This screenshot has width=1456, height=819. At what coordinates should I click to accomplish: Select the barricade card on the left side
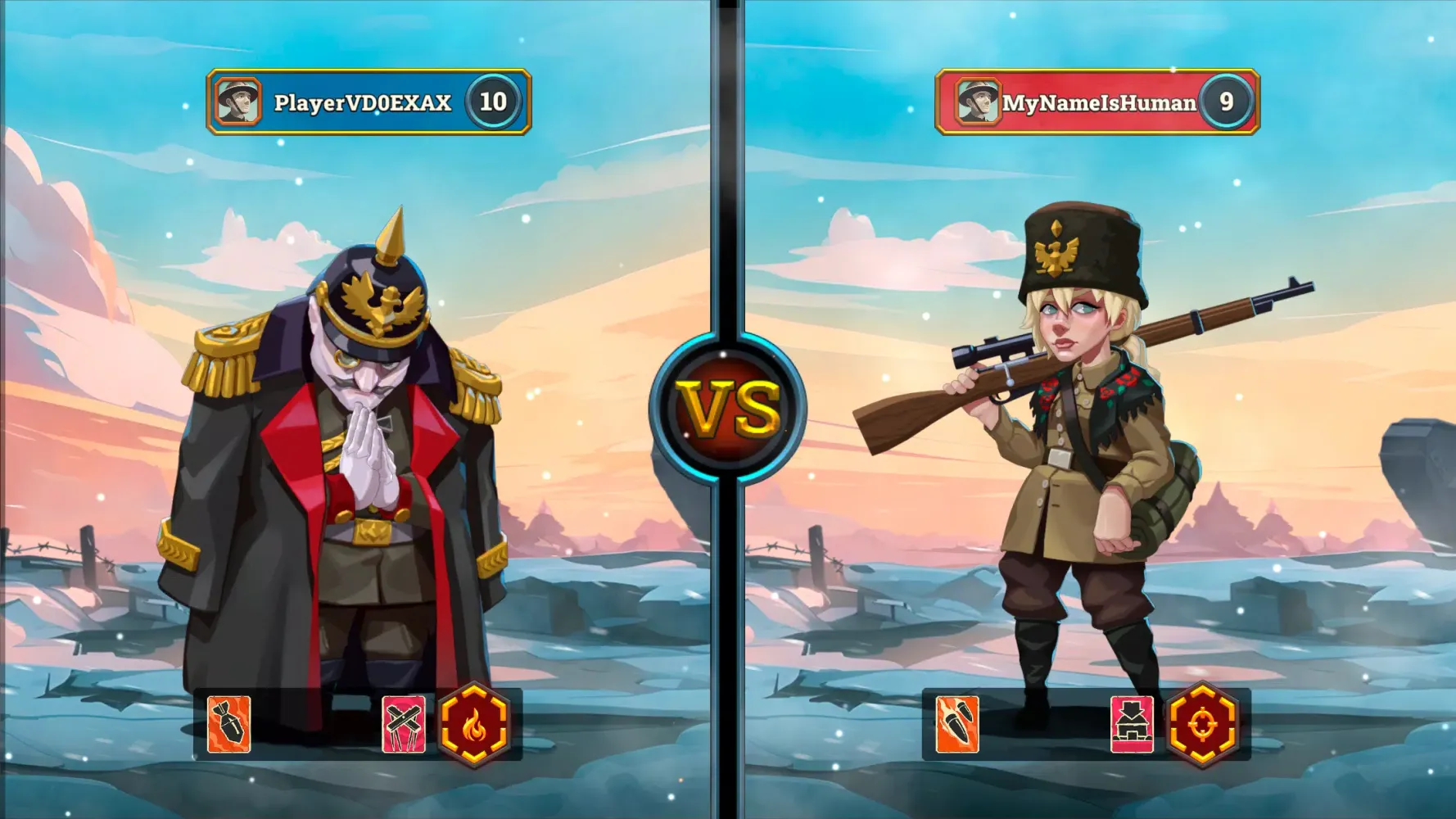tap(405, 724)
